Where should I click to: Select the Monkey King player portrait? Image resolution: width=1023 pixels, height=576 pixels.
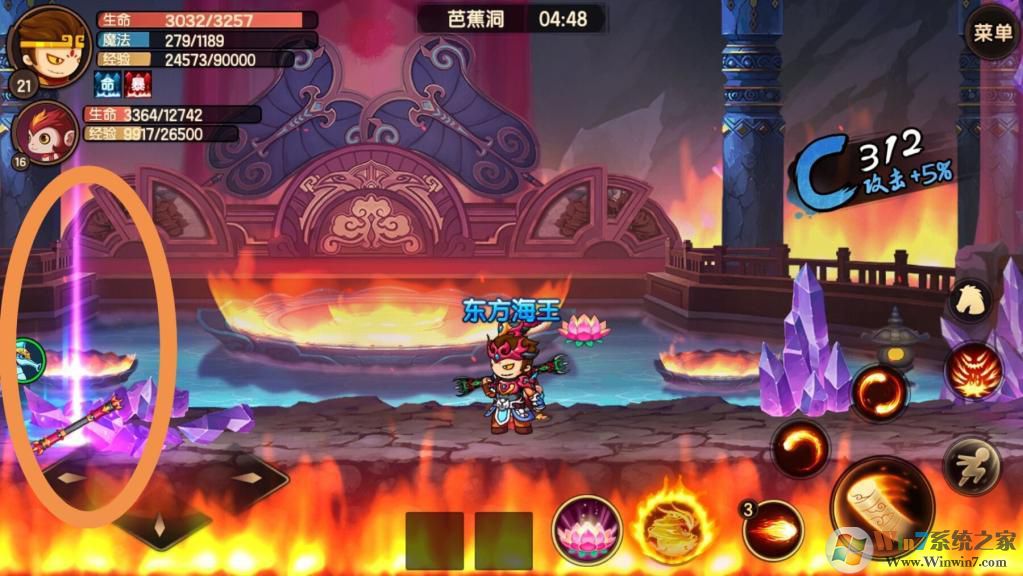pos(48,46)
